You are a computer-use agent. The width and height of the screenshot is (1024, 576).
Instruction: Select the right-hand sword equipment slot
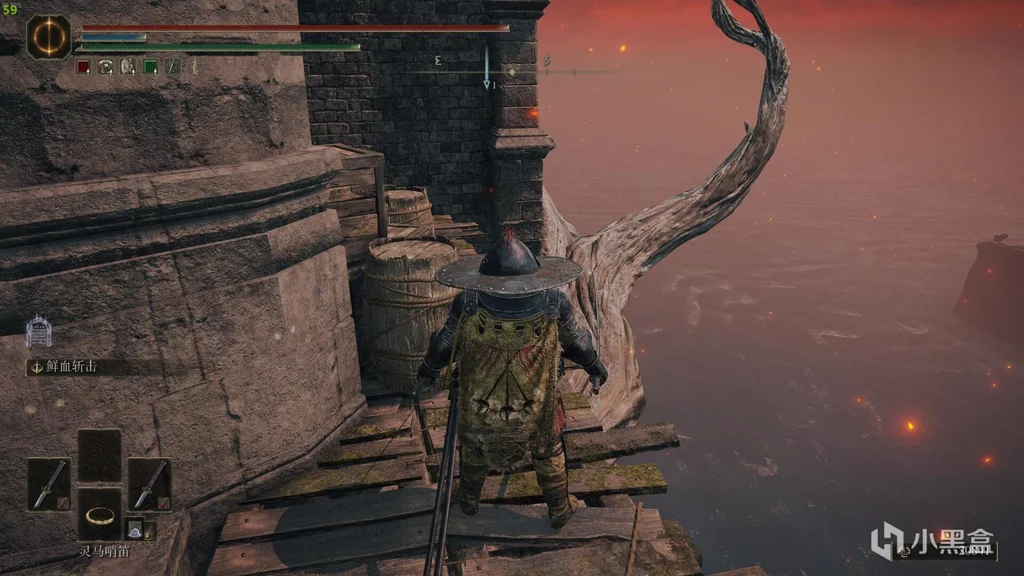click(x=148, y=484)
